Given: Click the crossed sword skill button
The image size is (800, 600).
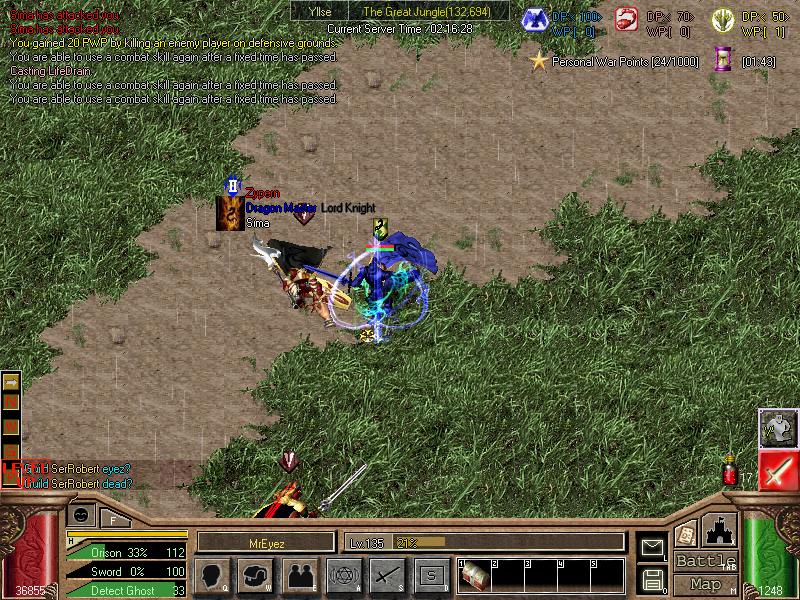Looking at the screenshot, I should click(x=387, y=575).
